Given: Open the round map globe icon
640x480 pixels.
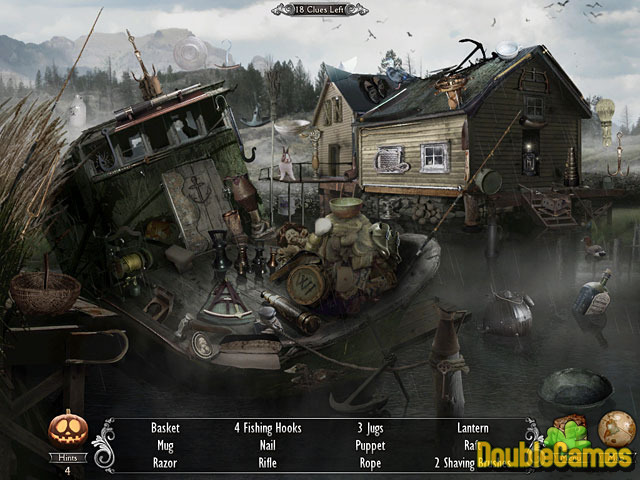Looking at the screenshot, I should [616, 429].
